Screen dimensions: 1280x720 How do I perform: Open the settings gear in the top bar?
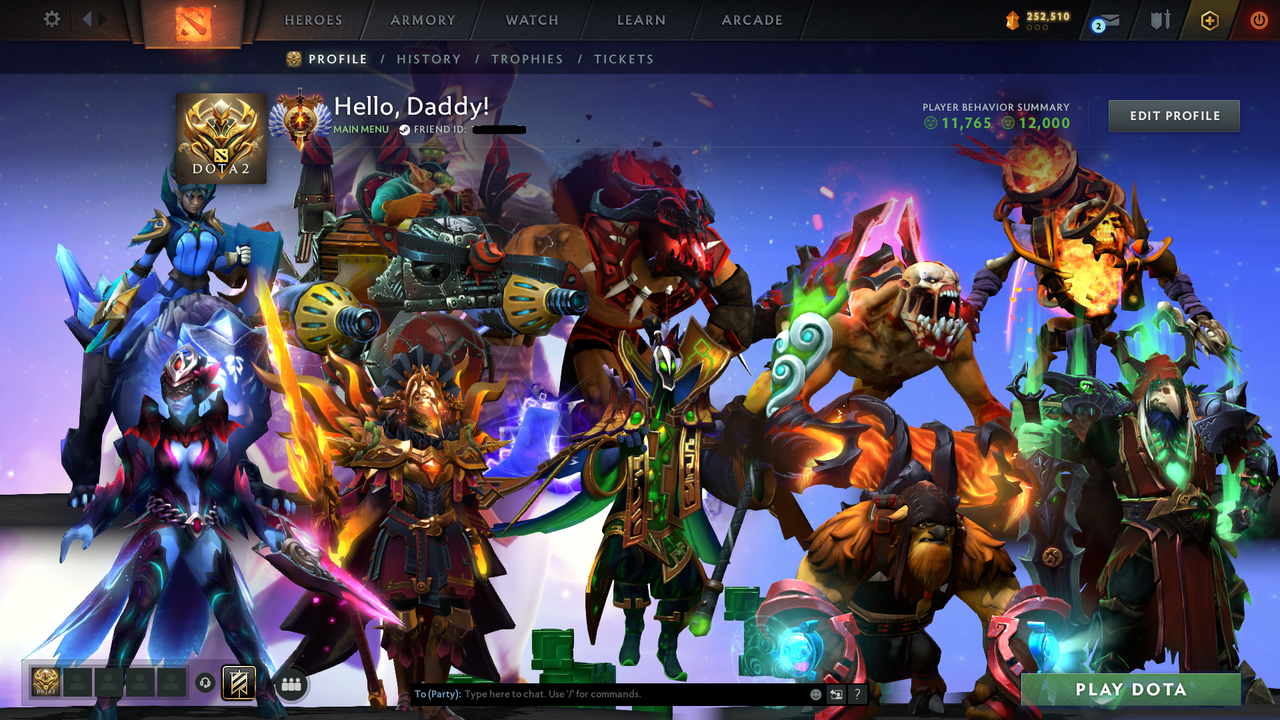point(51,18)
